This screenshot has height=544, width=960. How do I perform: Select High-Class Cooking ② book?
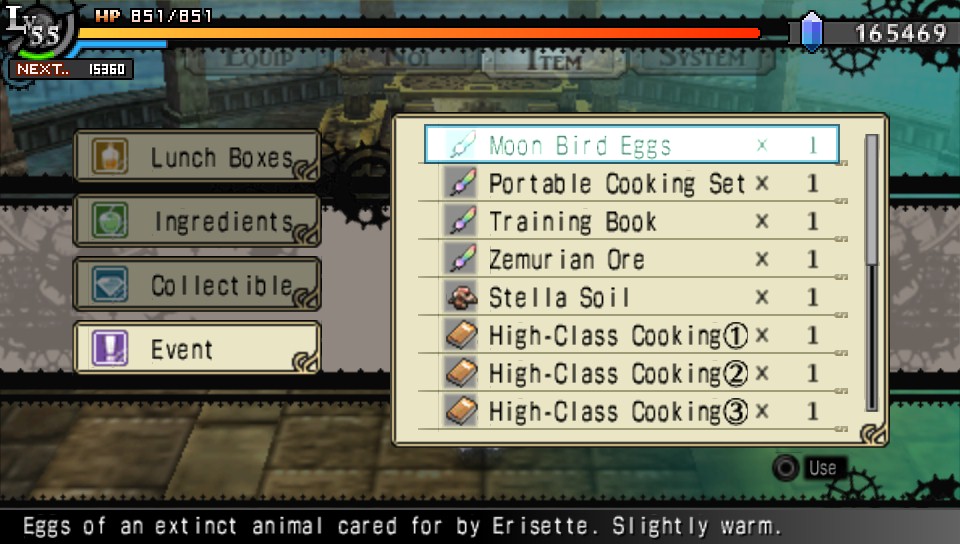pos(631,373)
